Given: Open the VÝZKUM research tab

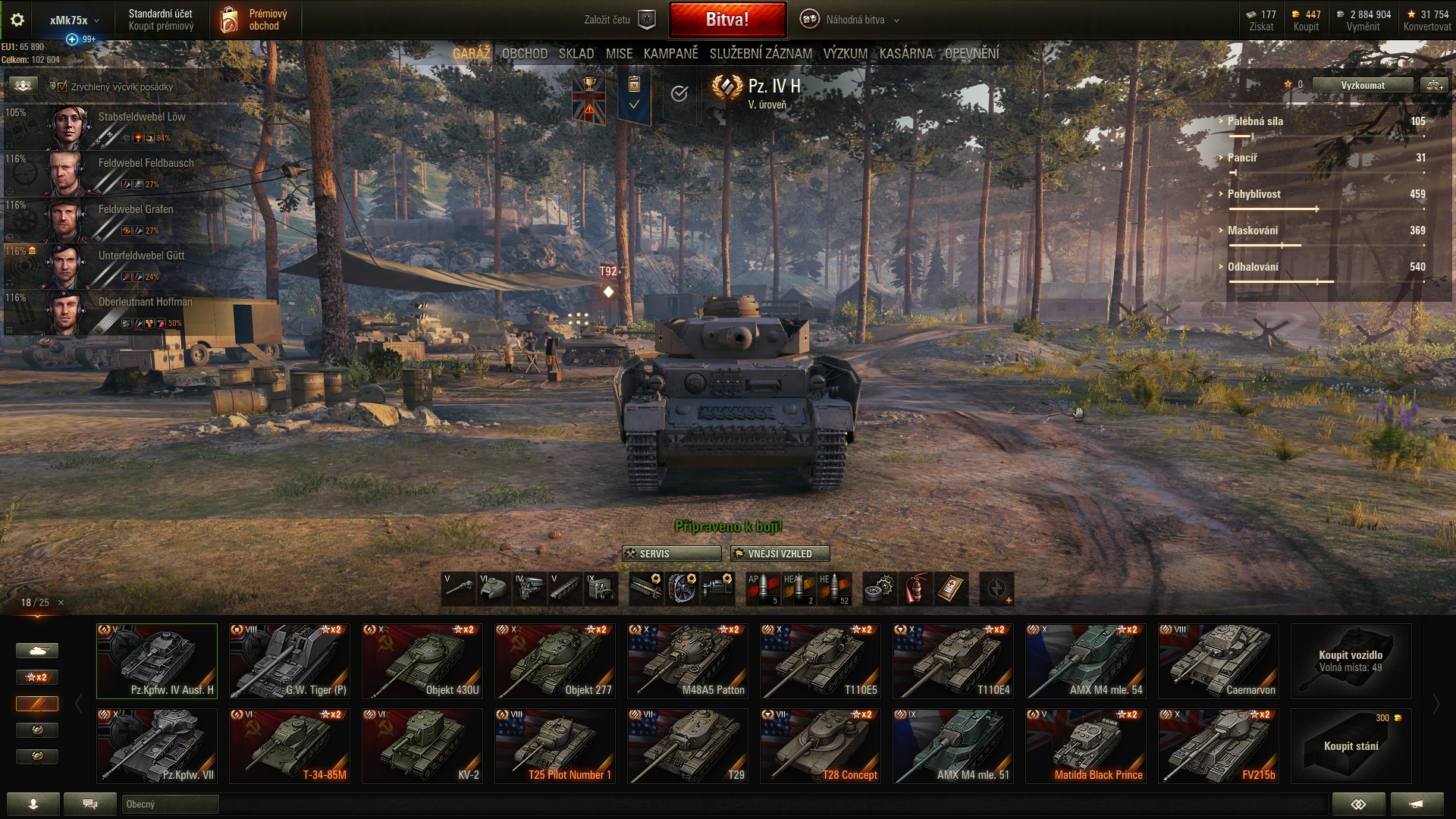Looking at the screenshot, I should pyautogui.click(x=845, y=54).
